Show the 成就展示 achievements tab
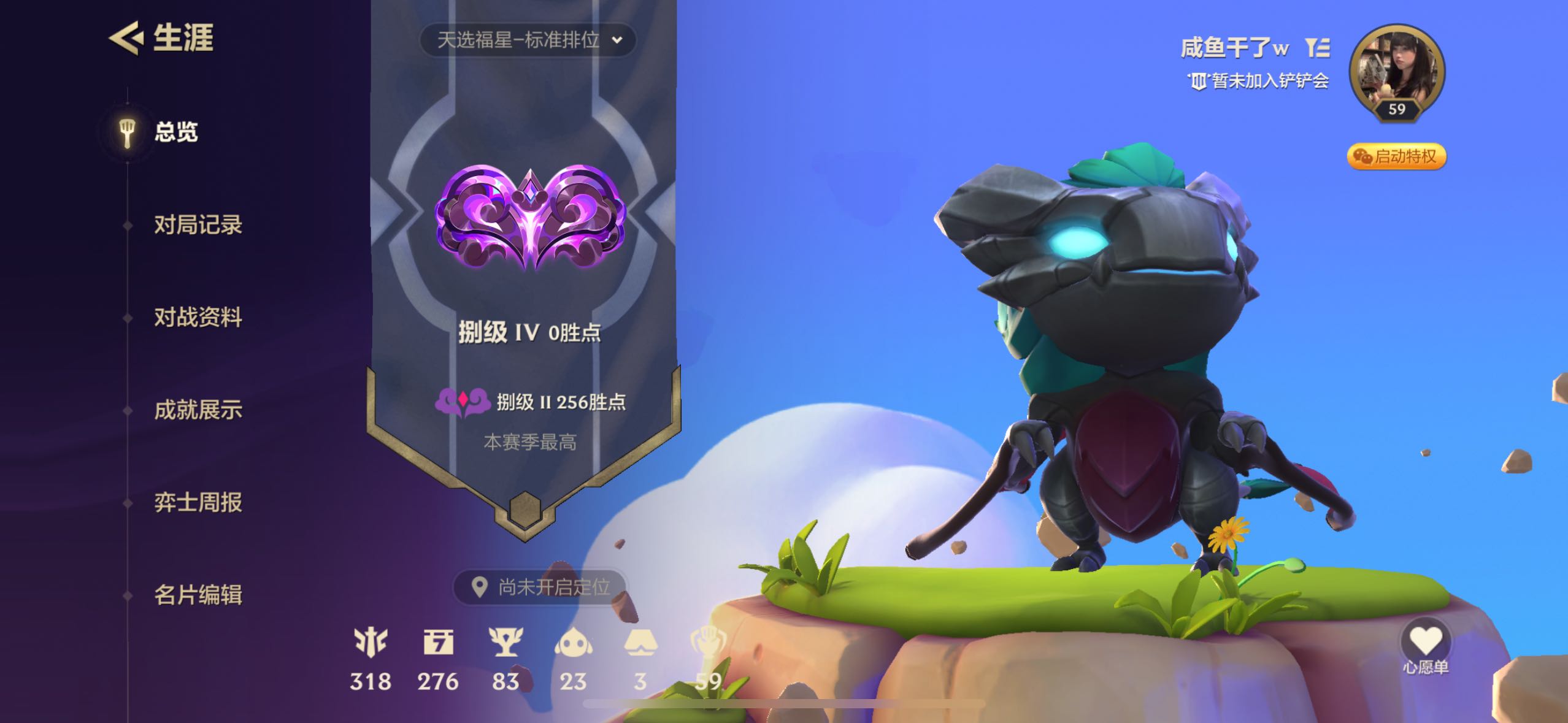 click(198, 410)
